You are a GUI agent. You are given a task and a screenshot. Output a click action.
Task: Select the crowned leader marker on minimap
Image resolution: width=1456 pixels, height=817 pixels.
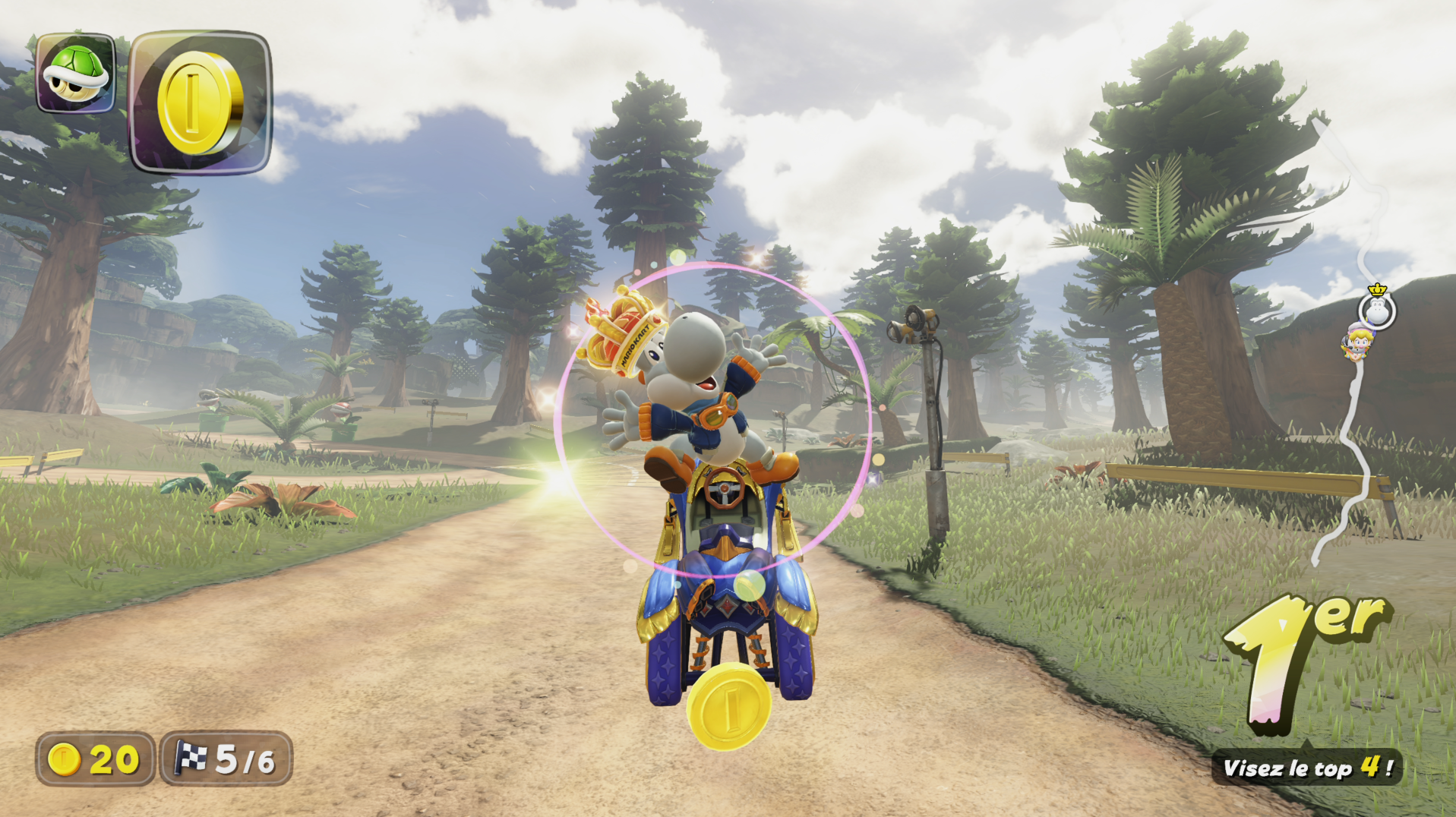point(1377,308)
